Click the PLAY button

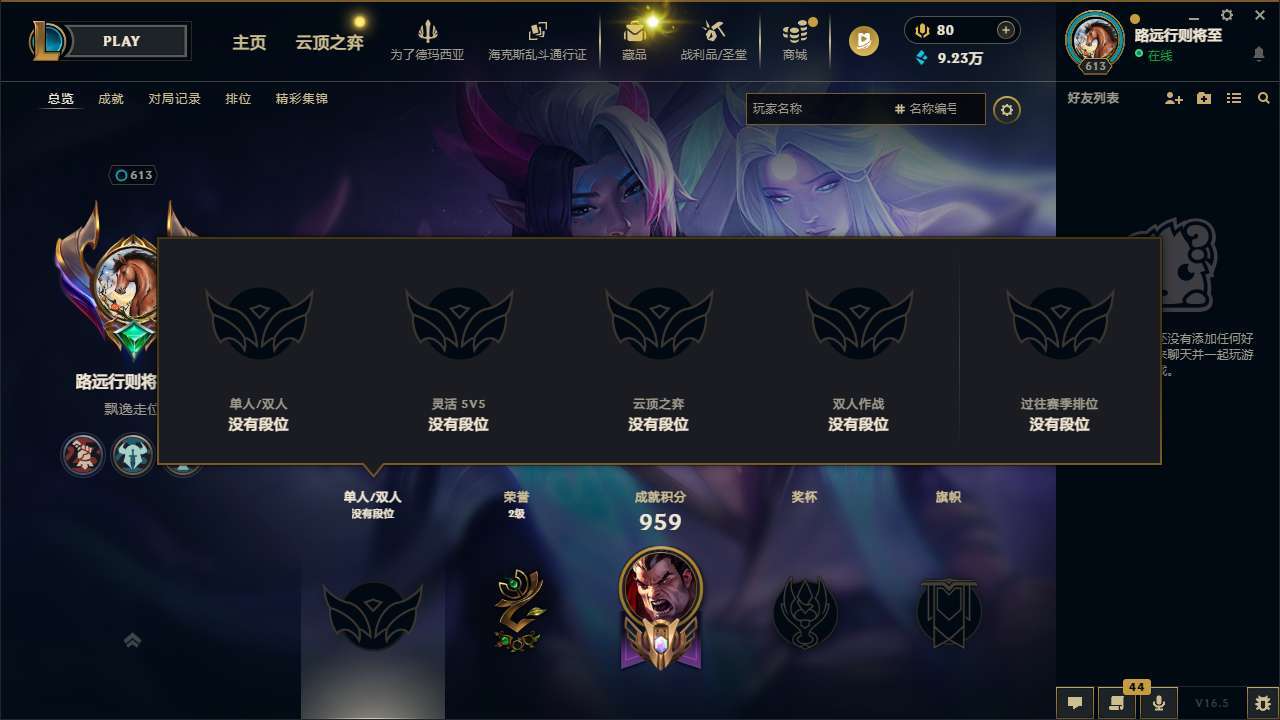click(x=122, y=41)
